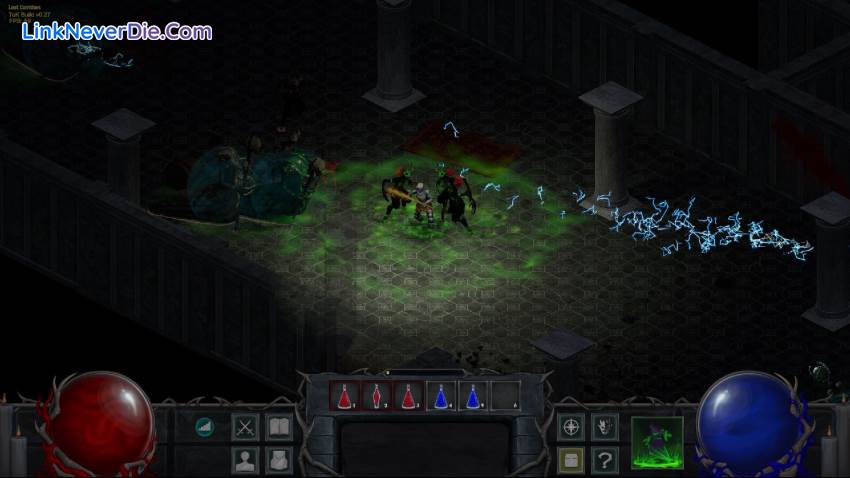Image resolution: width=850 pixels, height=478 pixels.
Task: Select the green poison skill icon
Action: click(x=657, y=443)
